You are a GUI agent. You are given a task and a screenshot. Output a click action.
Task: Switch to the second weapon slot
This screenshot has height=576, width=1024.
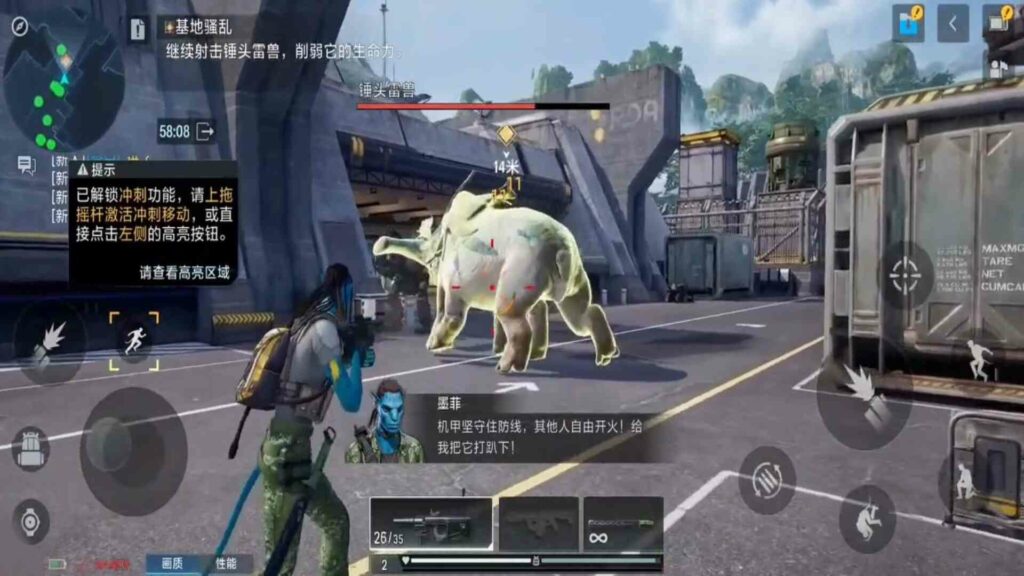(539, 522)
